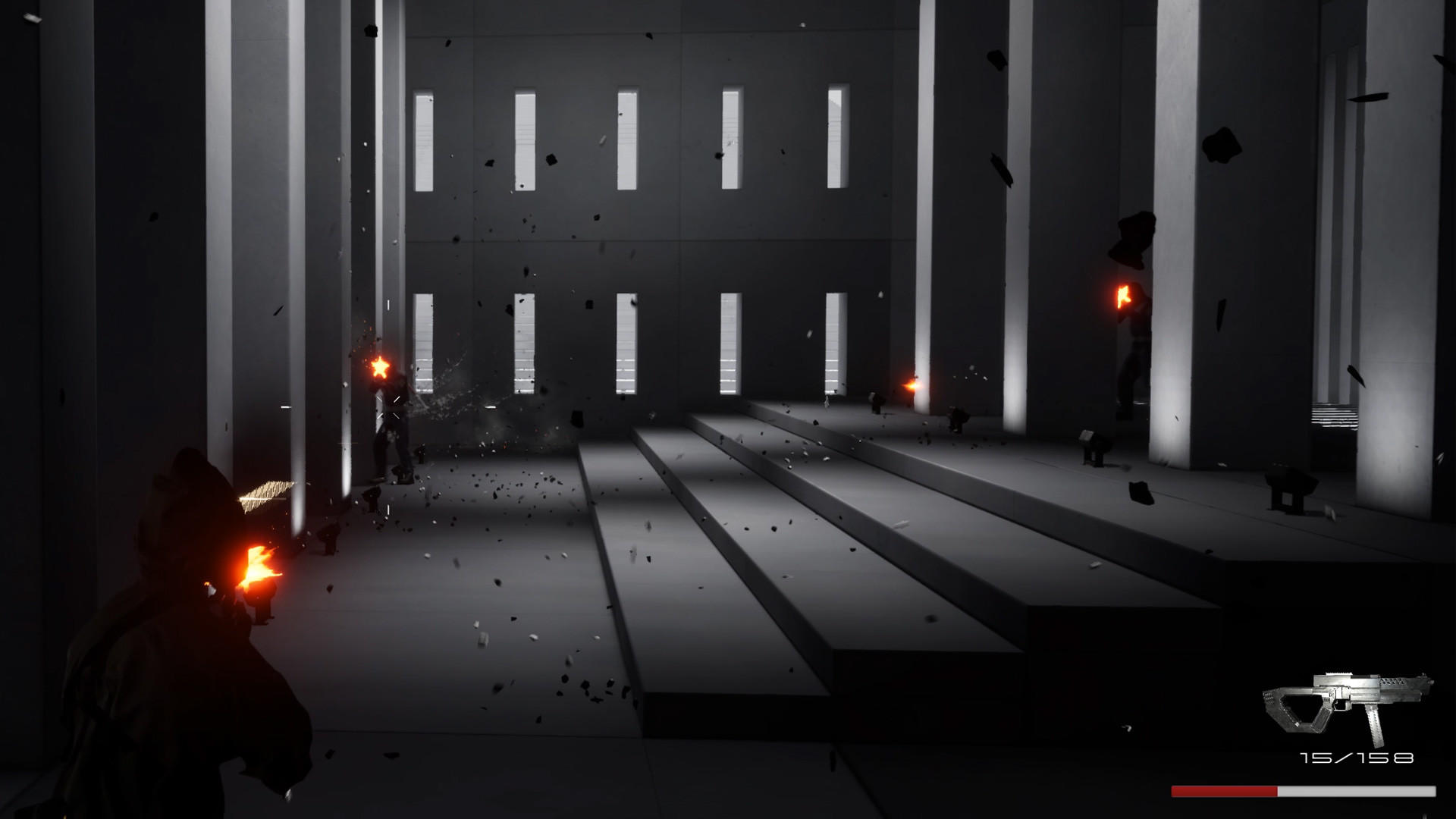Click the distant staircase in the right corridor
This screenshot has height=819, width=1456.
tap(1335, 413)
